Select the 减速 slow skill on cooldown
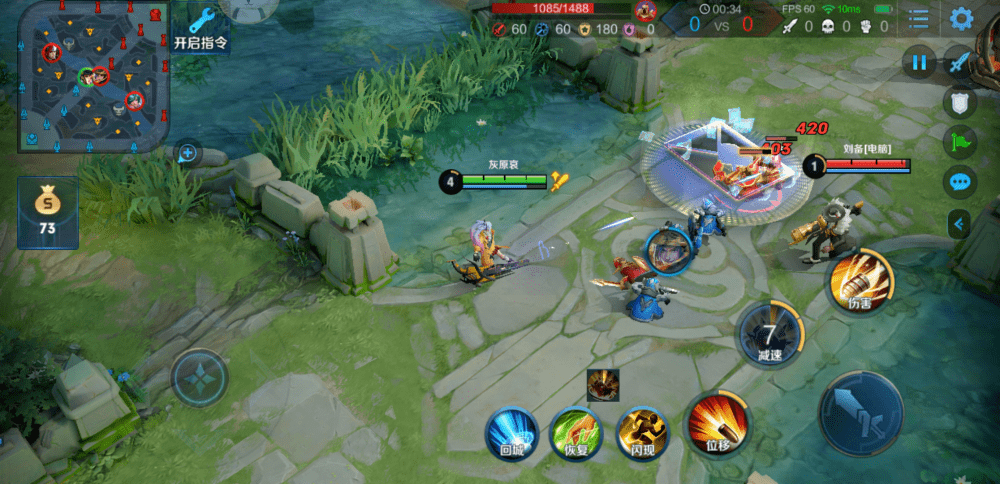Viewport: 1000px width, 484px height. (769, 333)
